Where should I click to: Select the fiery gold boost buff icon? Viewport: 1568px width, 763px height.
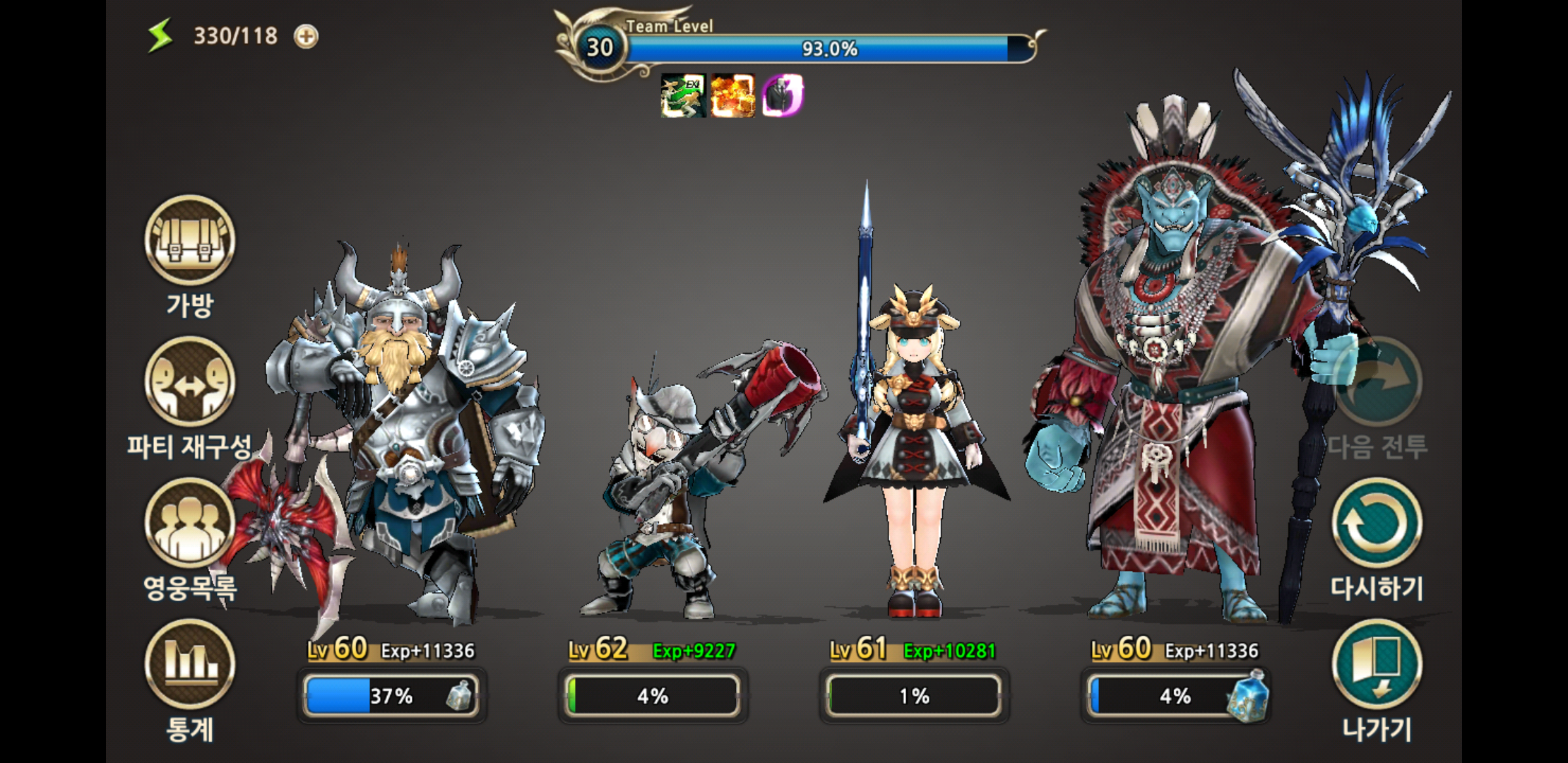[x=732, y=95]
